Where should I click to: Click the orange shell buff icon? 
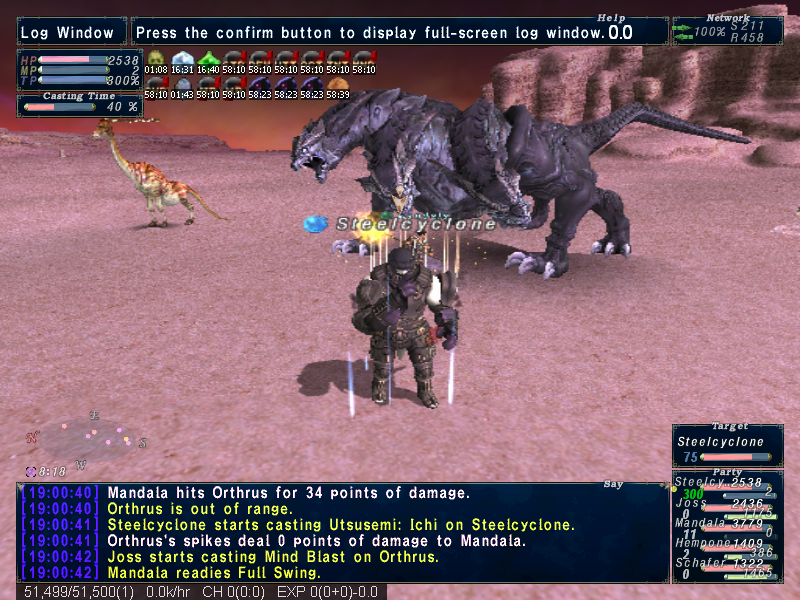tap(338, 83)
